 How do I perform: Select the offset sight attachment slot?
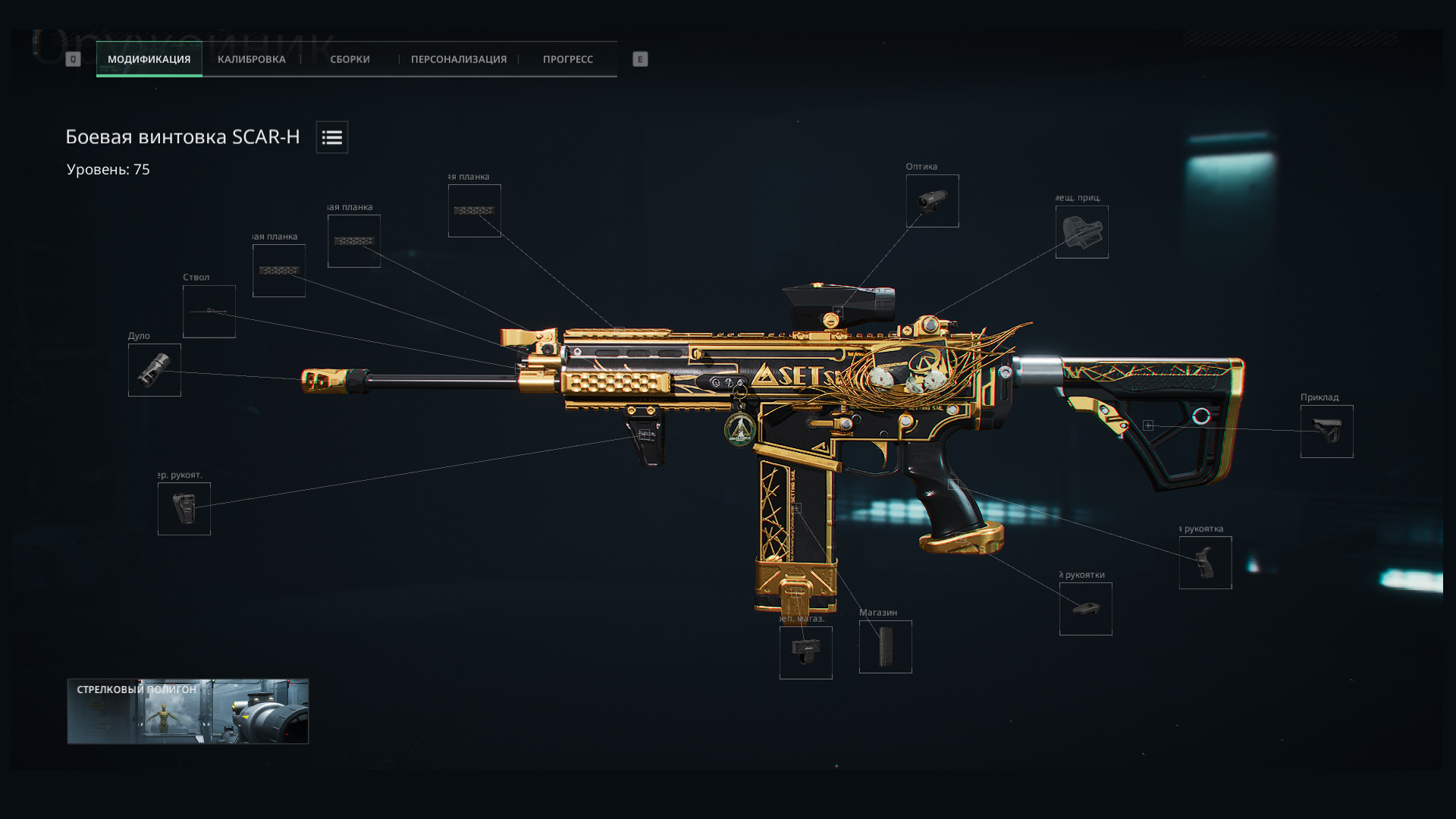click(x=1081, y=232)
